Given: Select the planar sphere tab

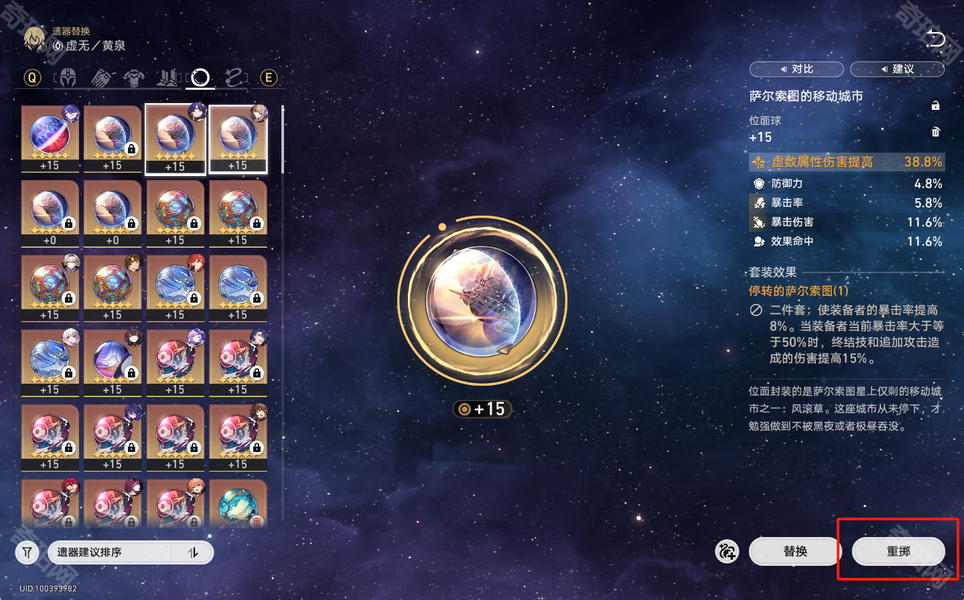Looking at the screenshot, I should pyautogui.click(x=201, y=77).
